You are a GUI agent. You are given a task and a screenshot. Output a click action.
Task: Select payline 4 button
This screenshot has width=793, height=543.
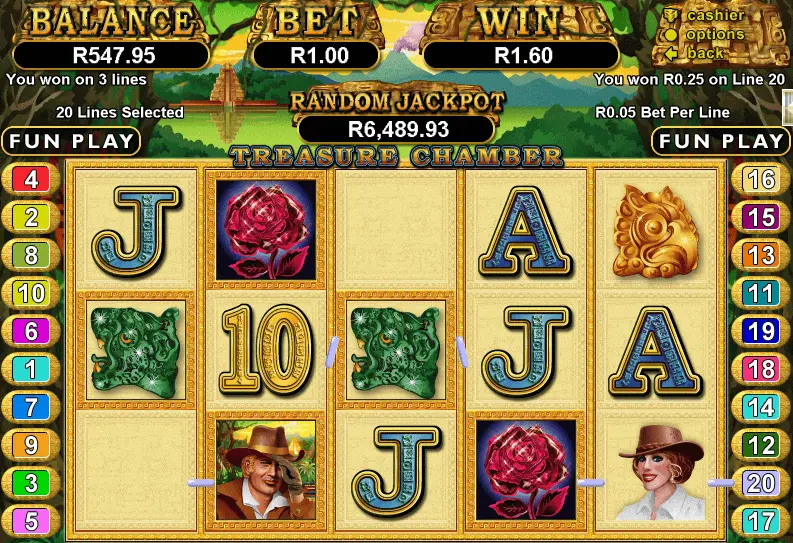(x=31, y=180)
